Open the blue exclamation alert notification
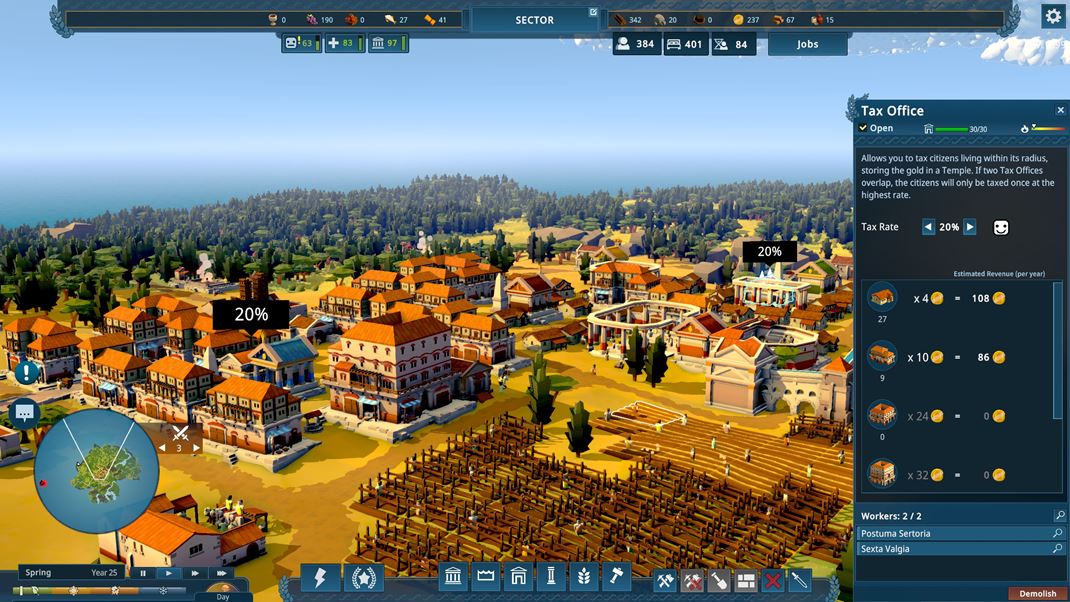The width and height of the screenshot is (1070, 602). pos(26,372)
